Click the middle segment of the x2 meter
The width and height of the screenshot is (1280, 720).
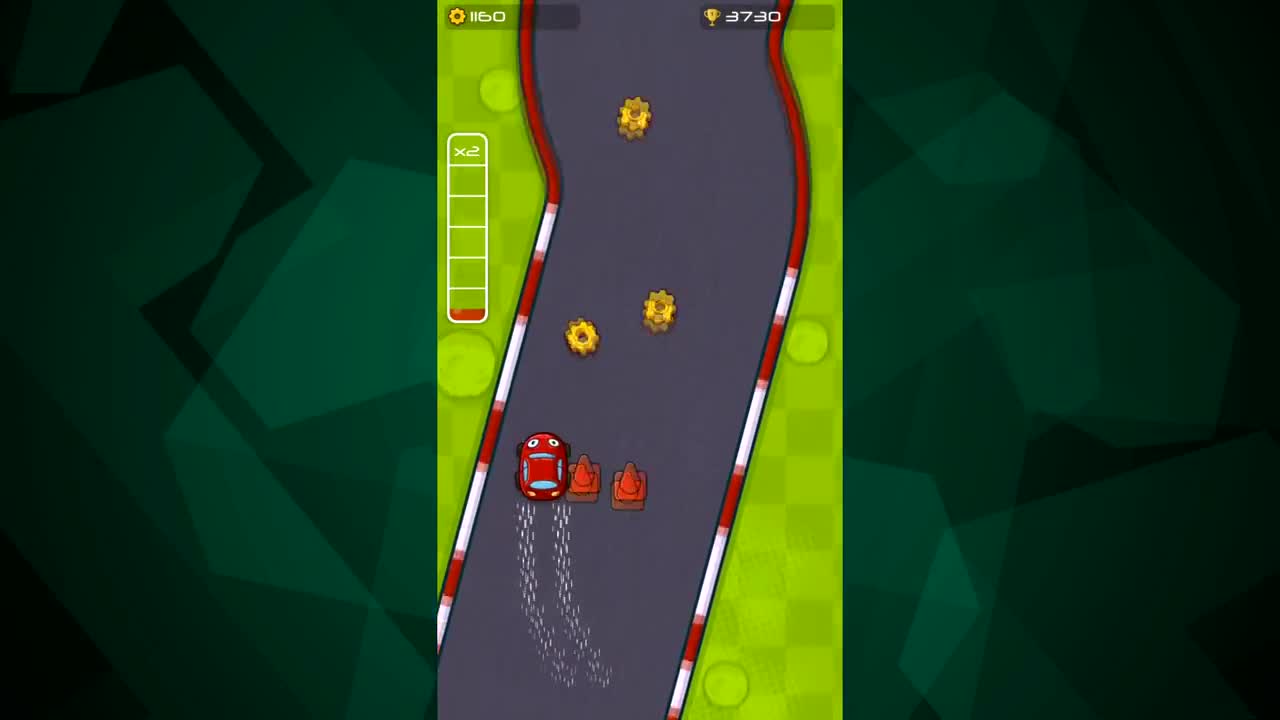467,240
